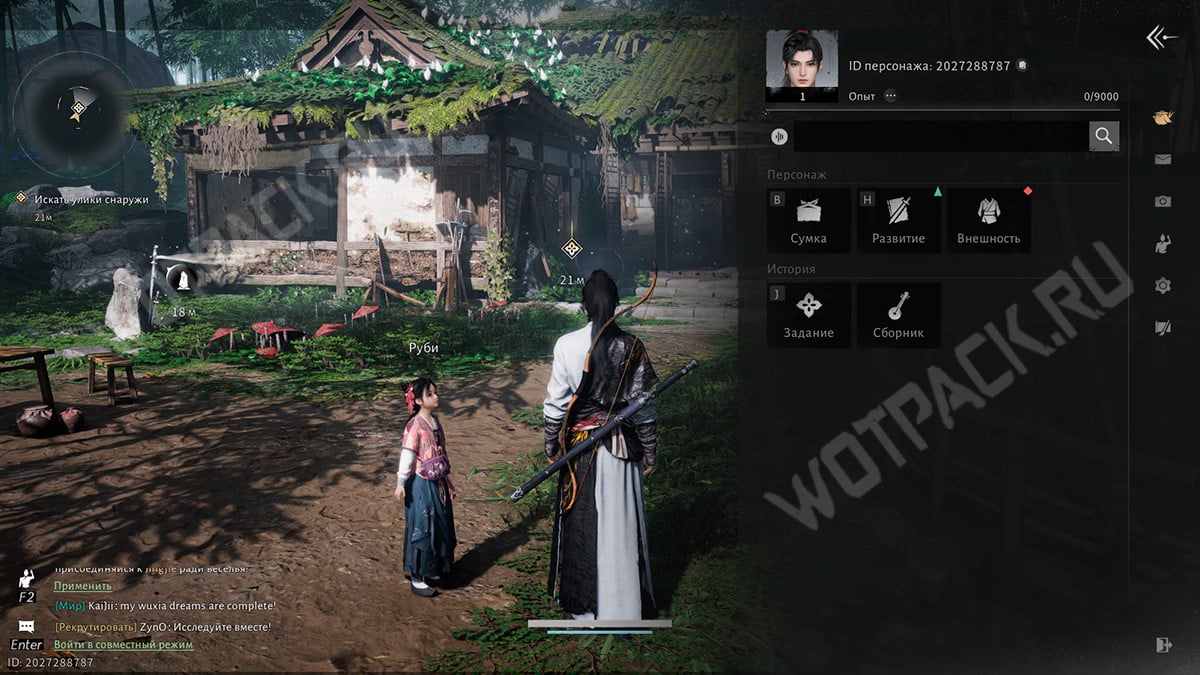This screenshot has height=675, width=1200.
Task: Open the Задание quest menu
Action: click(x=808, y=314)
